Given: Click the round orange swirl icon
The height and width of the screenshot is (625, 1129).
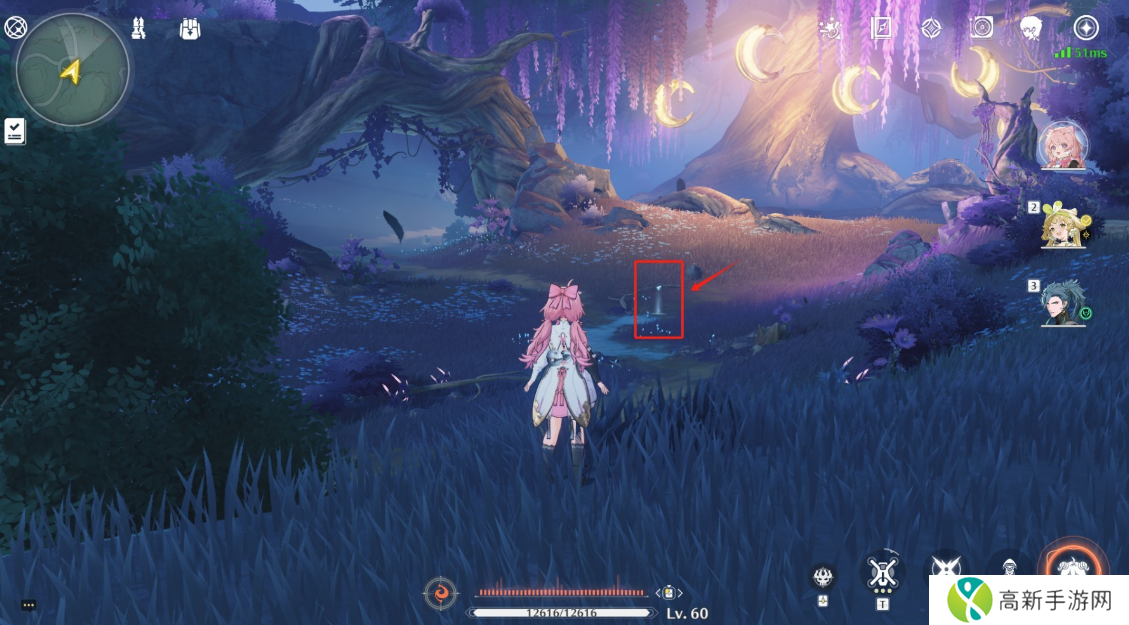Looking at the screenshot, I should [x=441, y=593].
